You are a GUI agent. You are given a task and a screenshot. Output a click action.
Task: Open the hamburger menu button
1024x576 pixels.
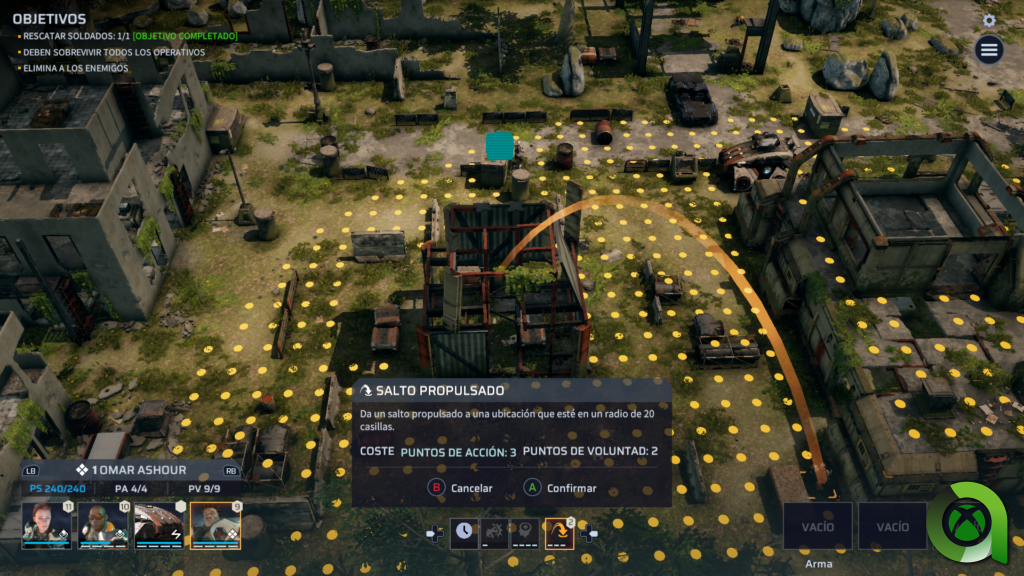(x=989, y=50)
